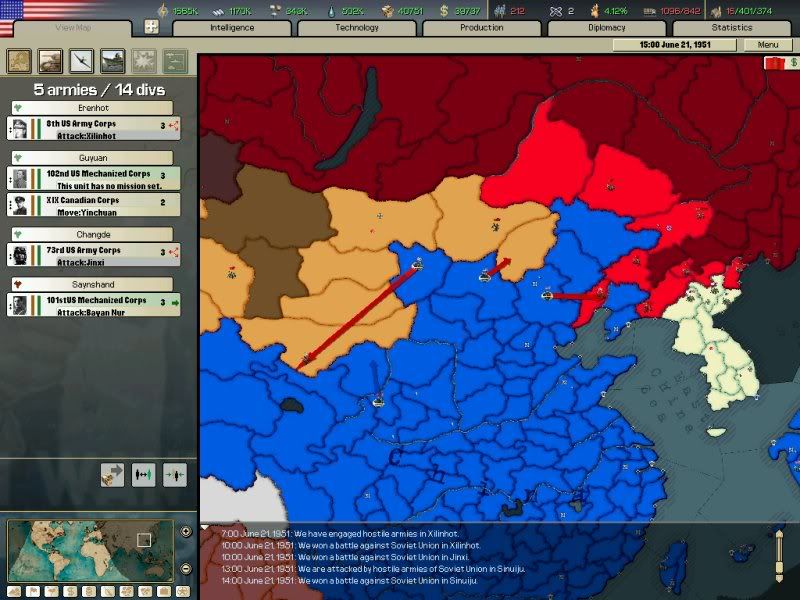This screenshot has width=800, height=600.
Task: Go to the Diplomacy tab
Action: (x=607, y=28)
